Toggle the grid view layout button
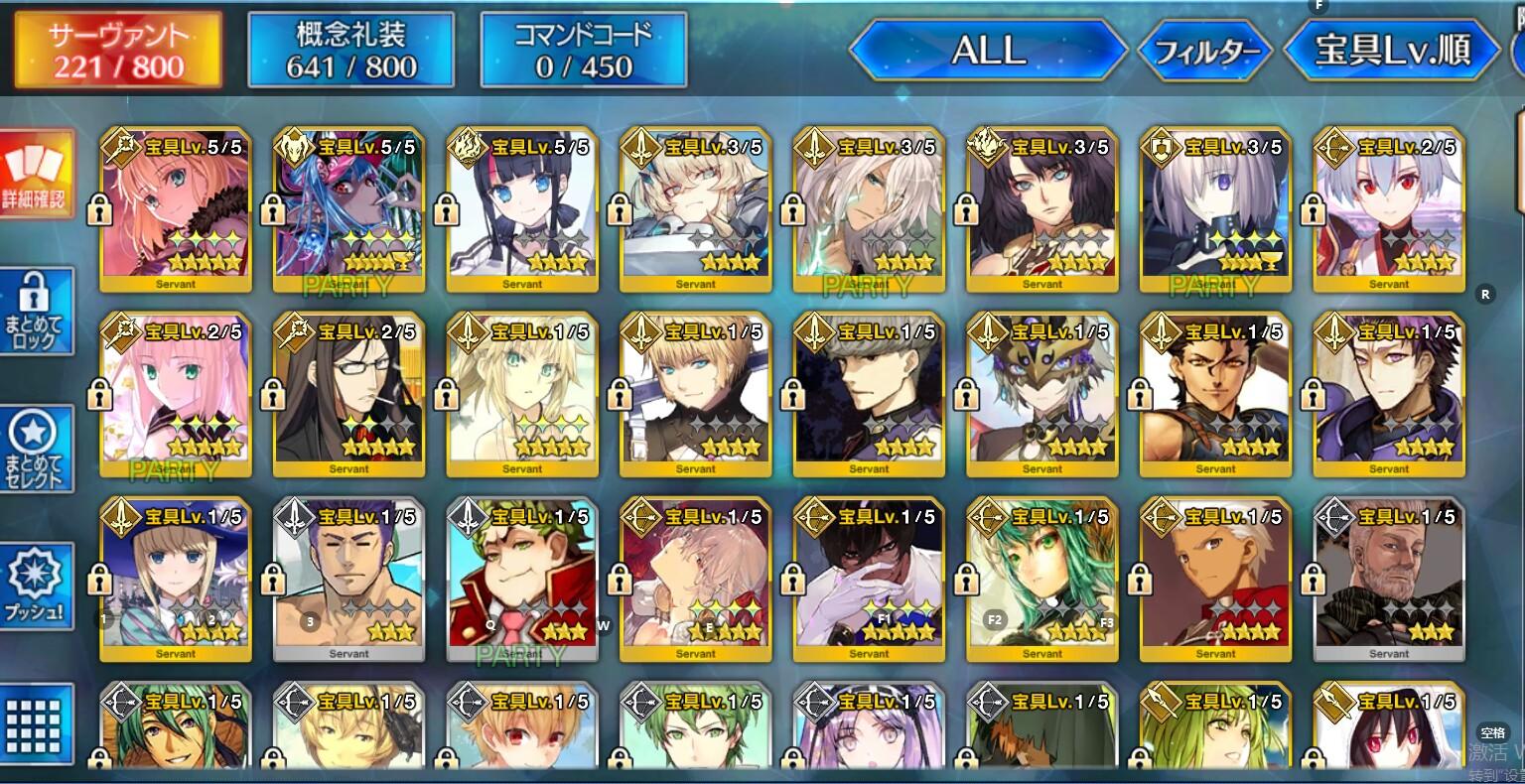Viewport: 1525px width, 784px height. tap(38, 722)
